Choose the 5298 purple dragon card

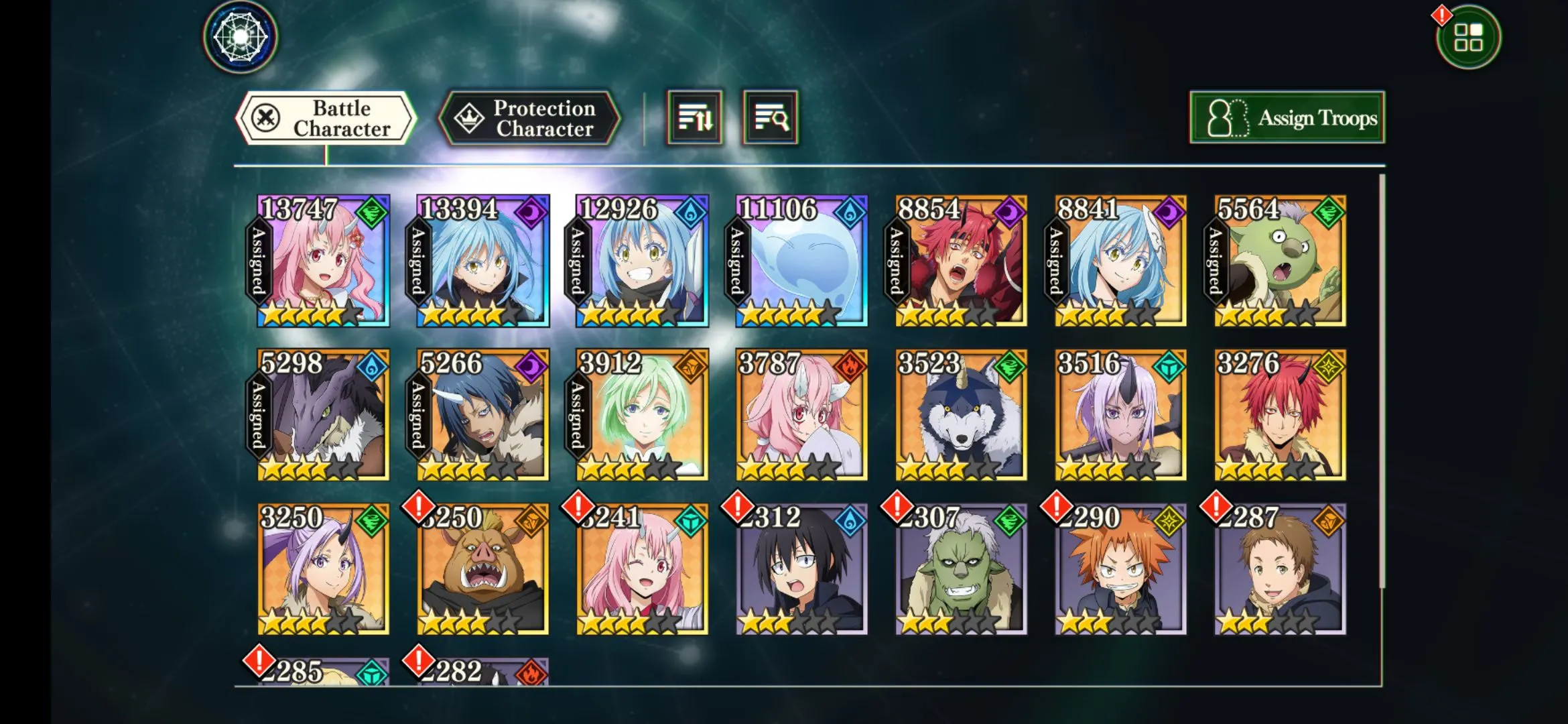tap(324, 415)
